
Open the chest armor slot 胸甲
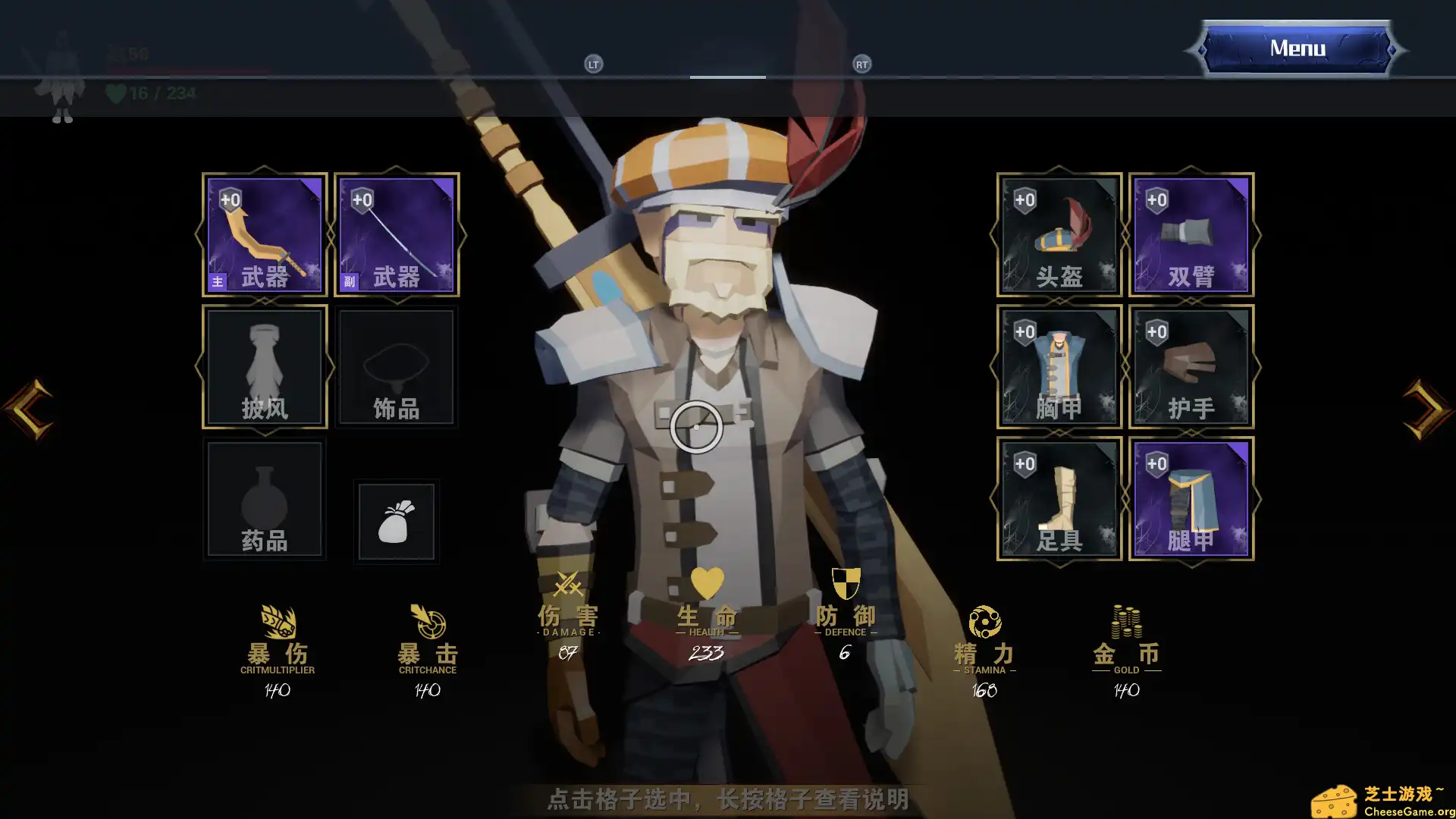[1058, 367]
